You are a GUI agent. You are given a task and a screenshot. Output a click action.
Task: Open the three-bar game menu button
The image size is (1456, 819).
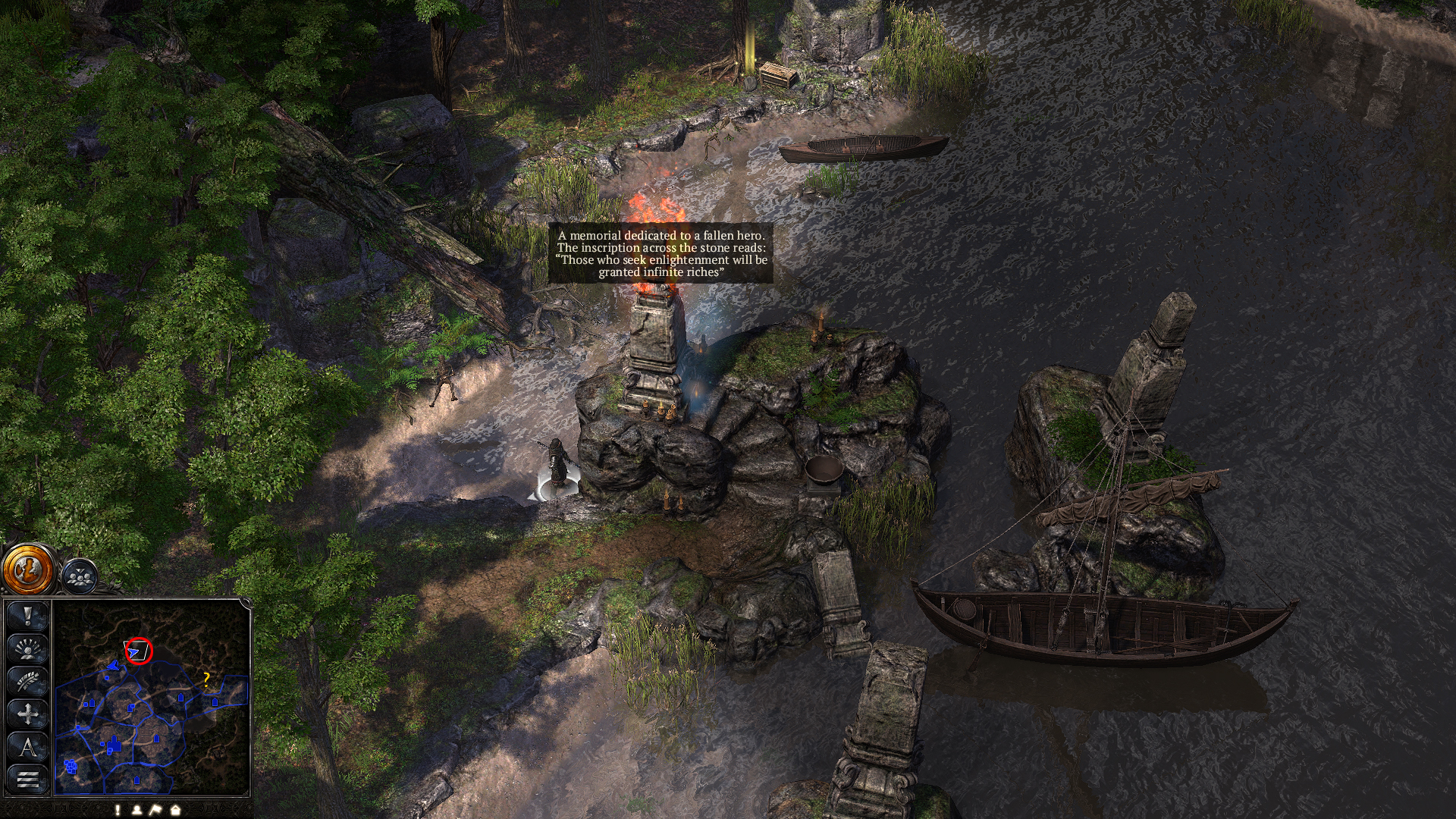[x=28, y=779]
